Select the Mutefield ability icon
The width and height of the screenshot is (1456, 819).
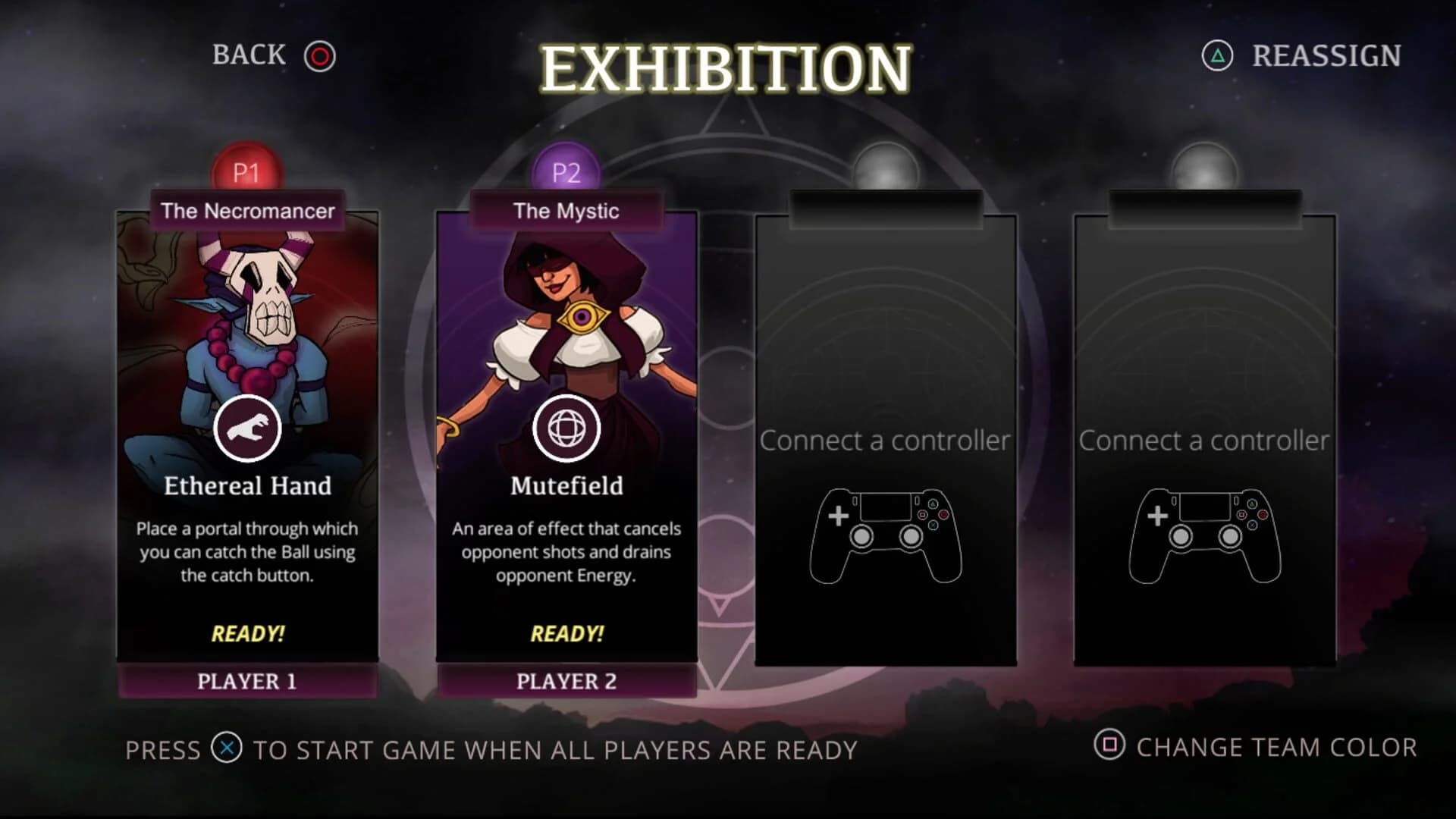[x=568, y=428]
